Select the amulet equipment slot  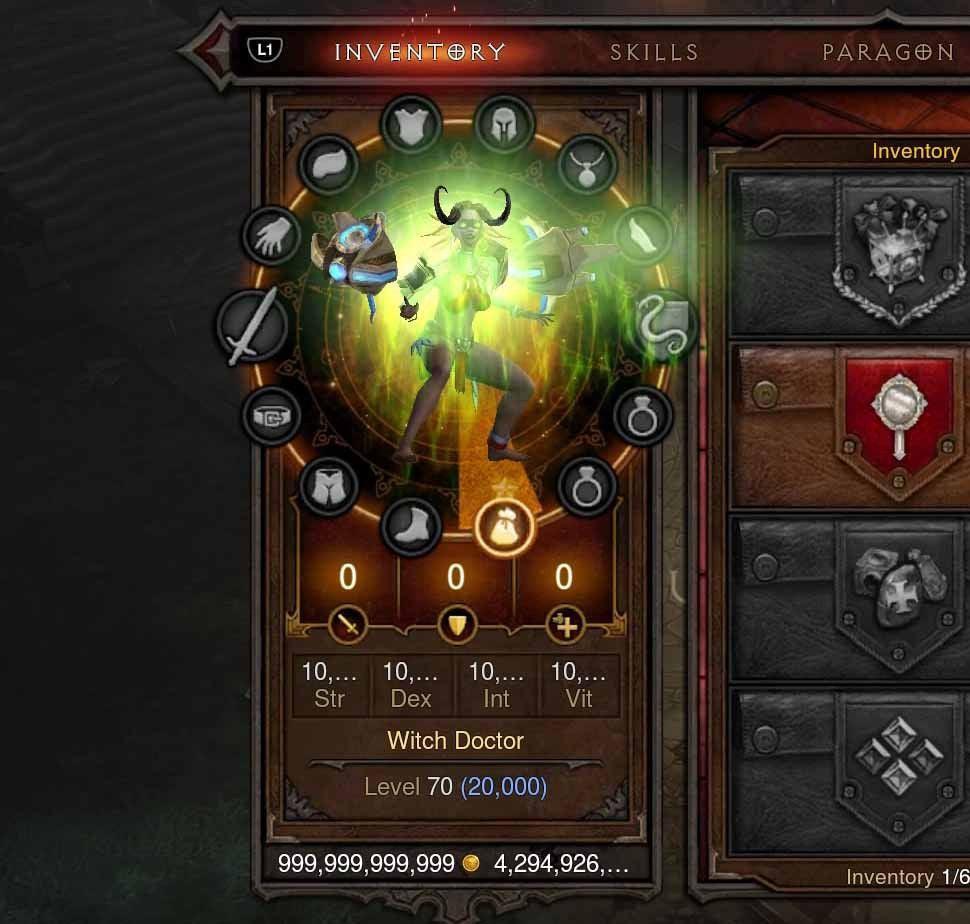(587, 165)
